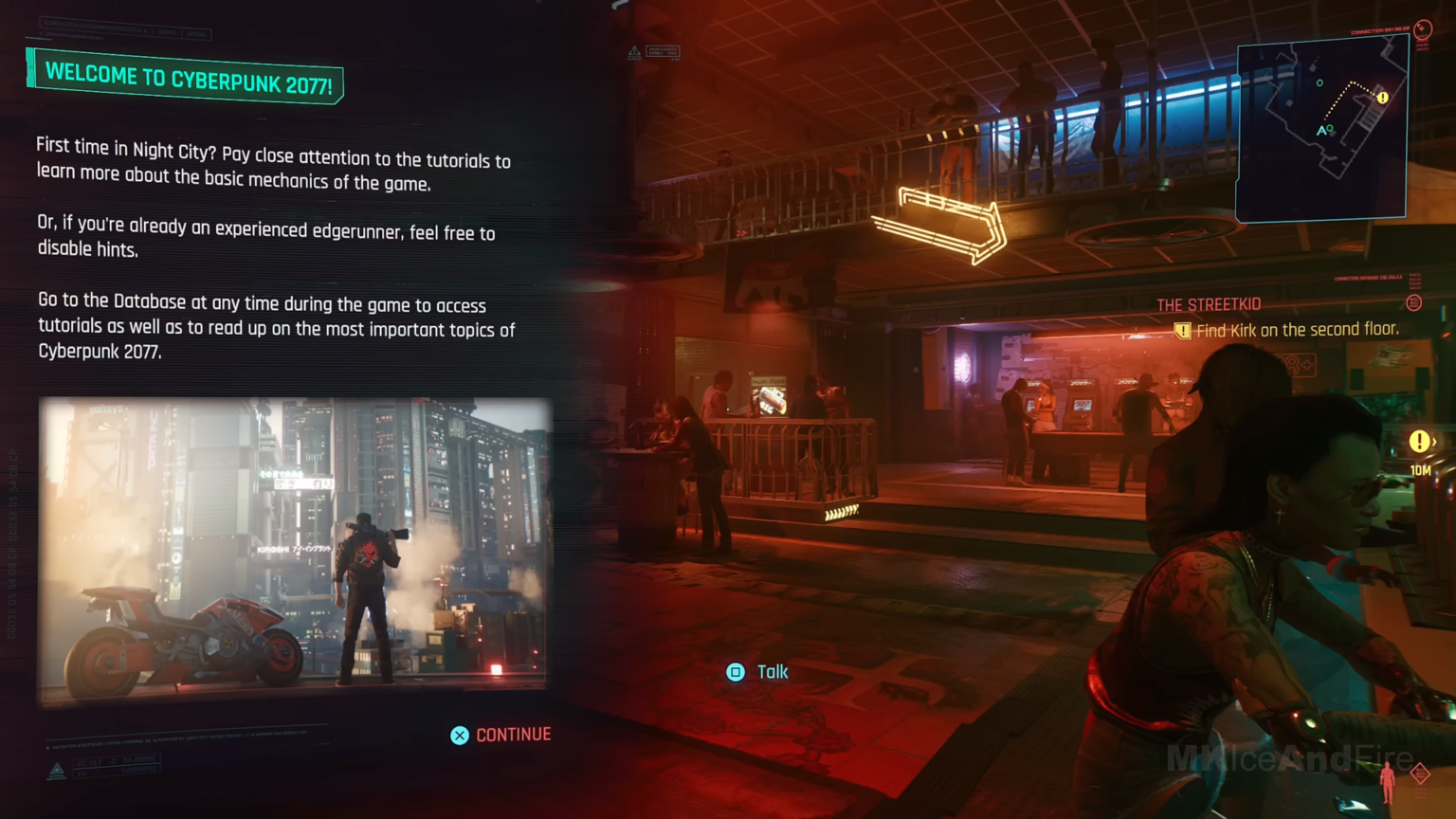
Task: Click the yellow exclamation quest marker above 10M
Action: [1419, 440]
